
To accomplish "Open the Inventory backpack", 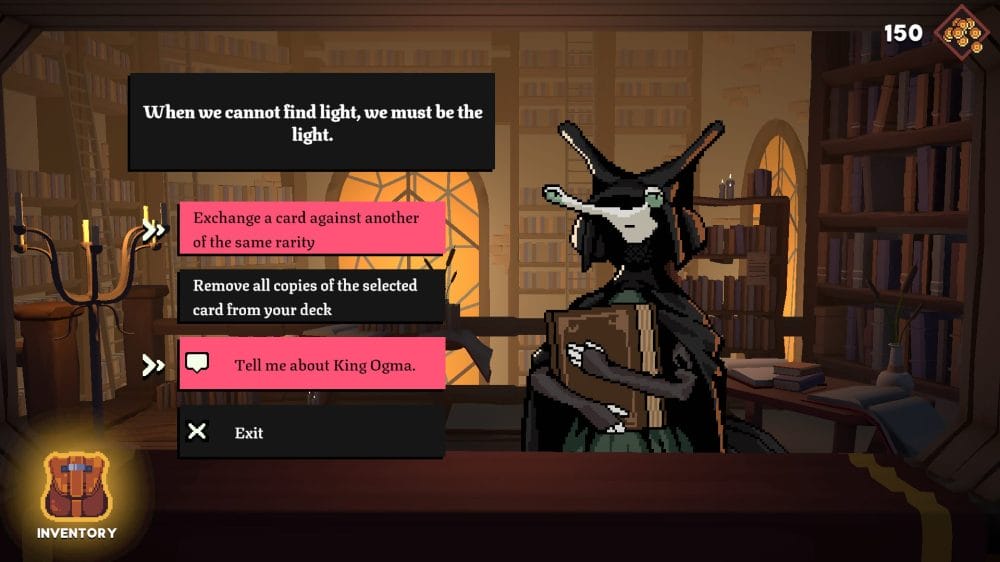I will [76, 490].
